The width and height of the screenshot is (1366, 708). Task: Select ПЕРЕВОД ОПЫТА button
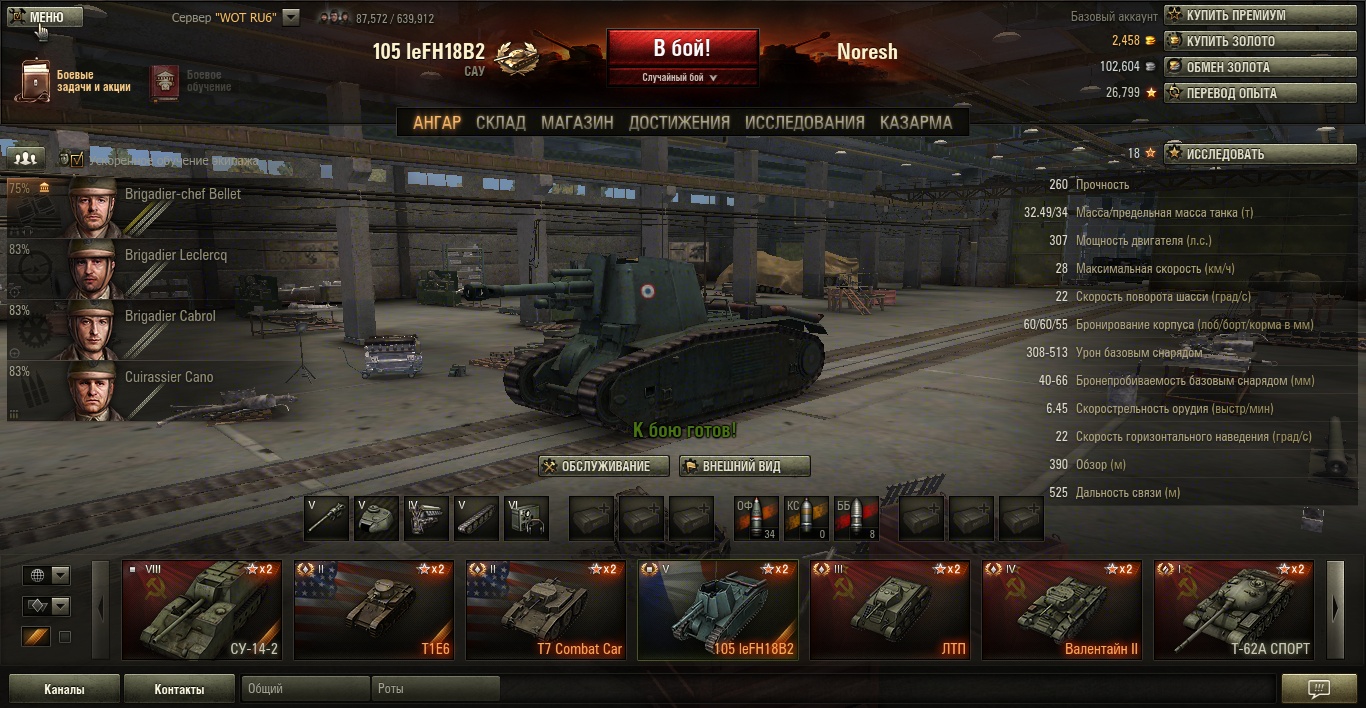pyautogui.click(x=1260, y=93)
